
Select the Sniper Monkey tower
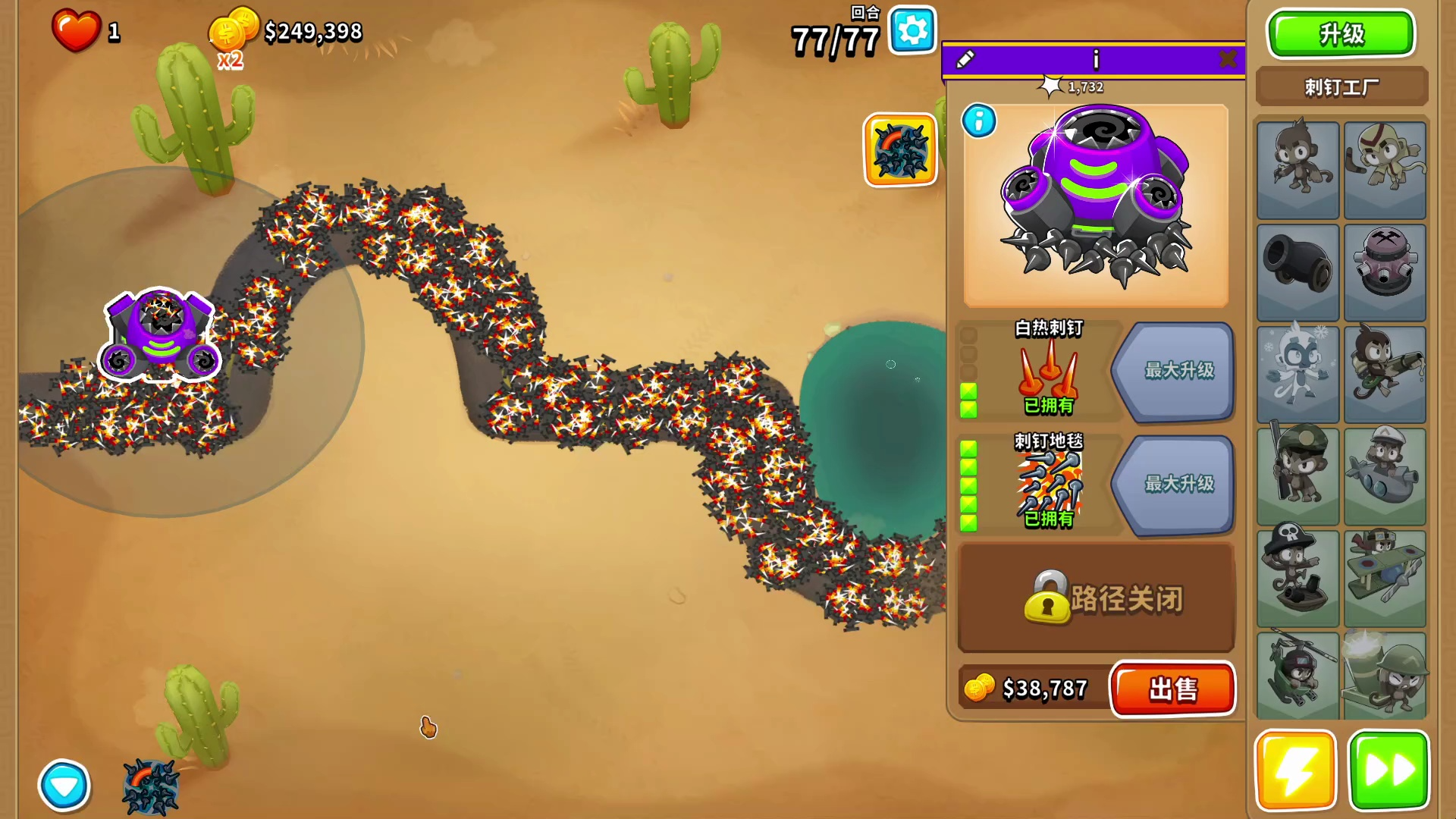(1298, 476)
